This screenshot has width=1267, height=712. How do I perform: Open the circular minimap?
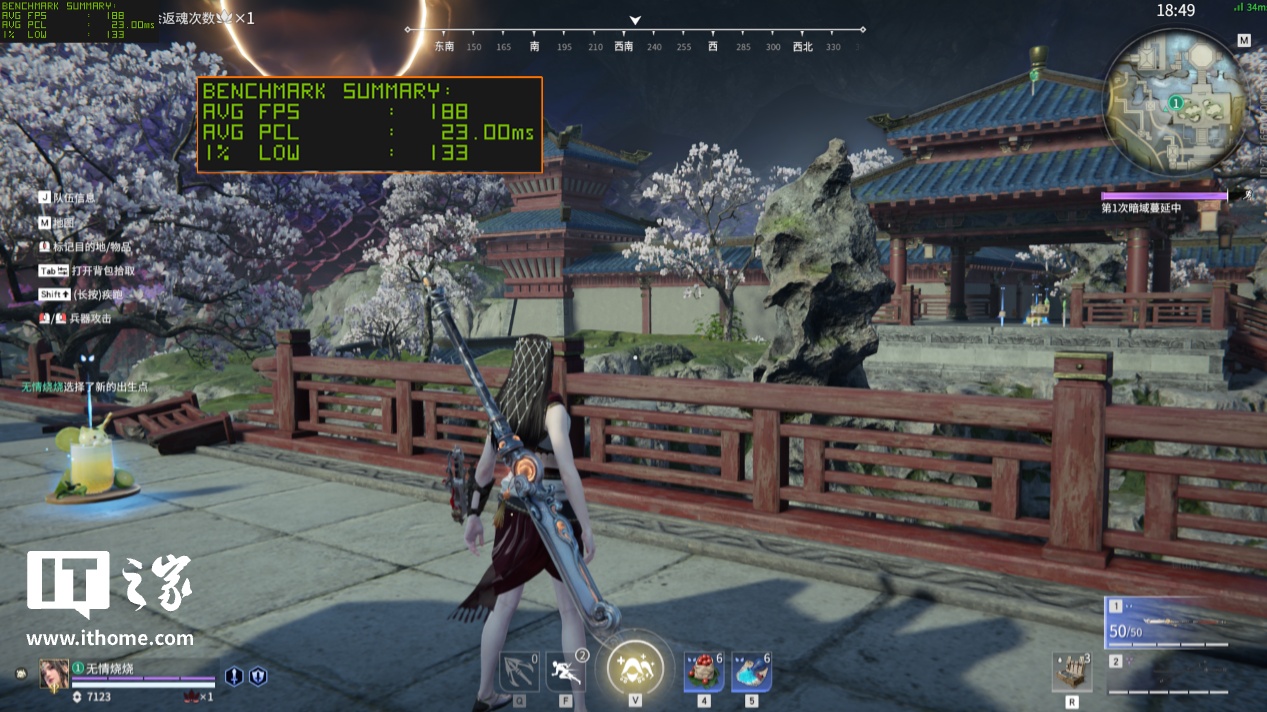tap(1176, 101)
